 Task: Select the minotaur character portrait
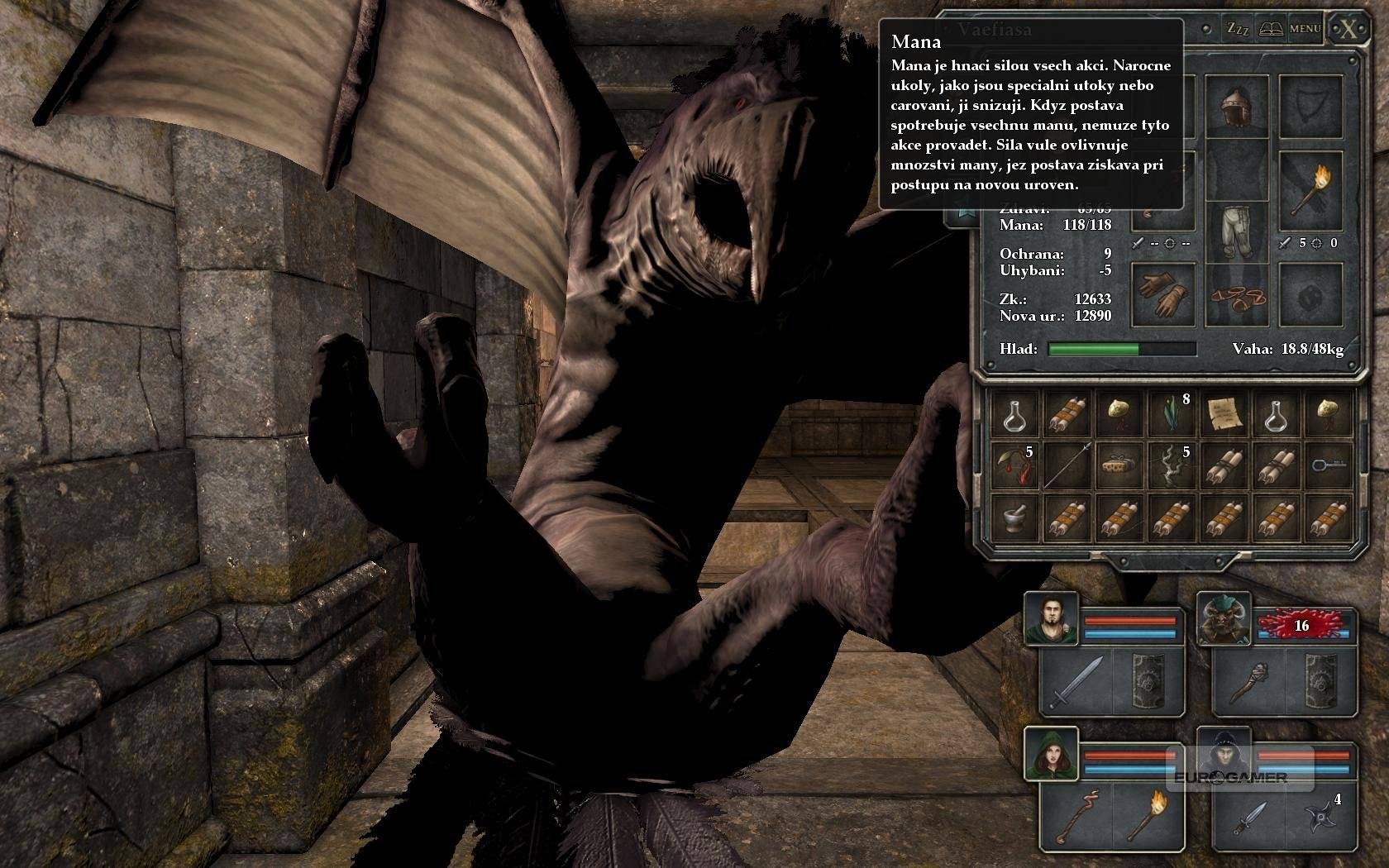[1223, 620]
